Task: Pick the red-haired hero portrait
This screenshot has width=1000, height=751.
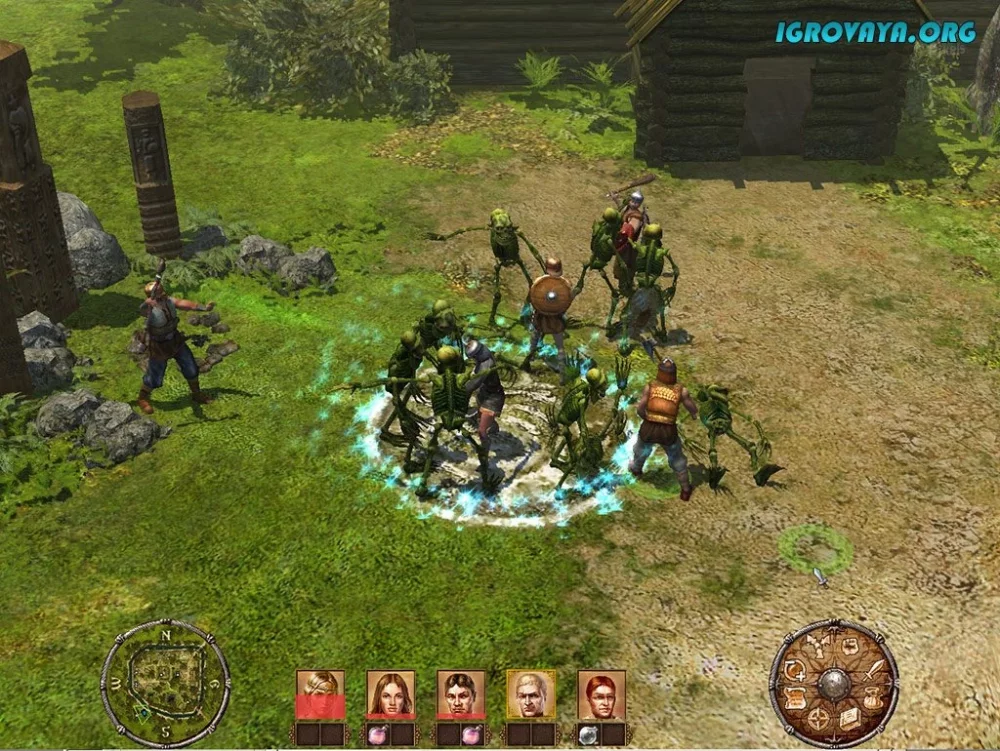Action: (x=602, y=693)
